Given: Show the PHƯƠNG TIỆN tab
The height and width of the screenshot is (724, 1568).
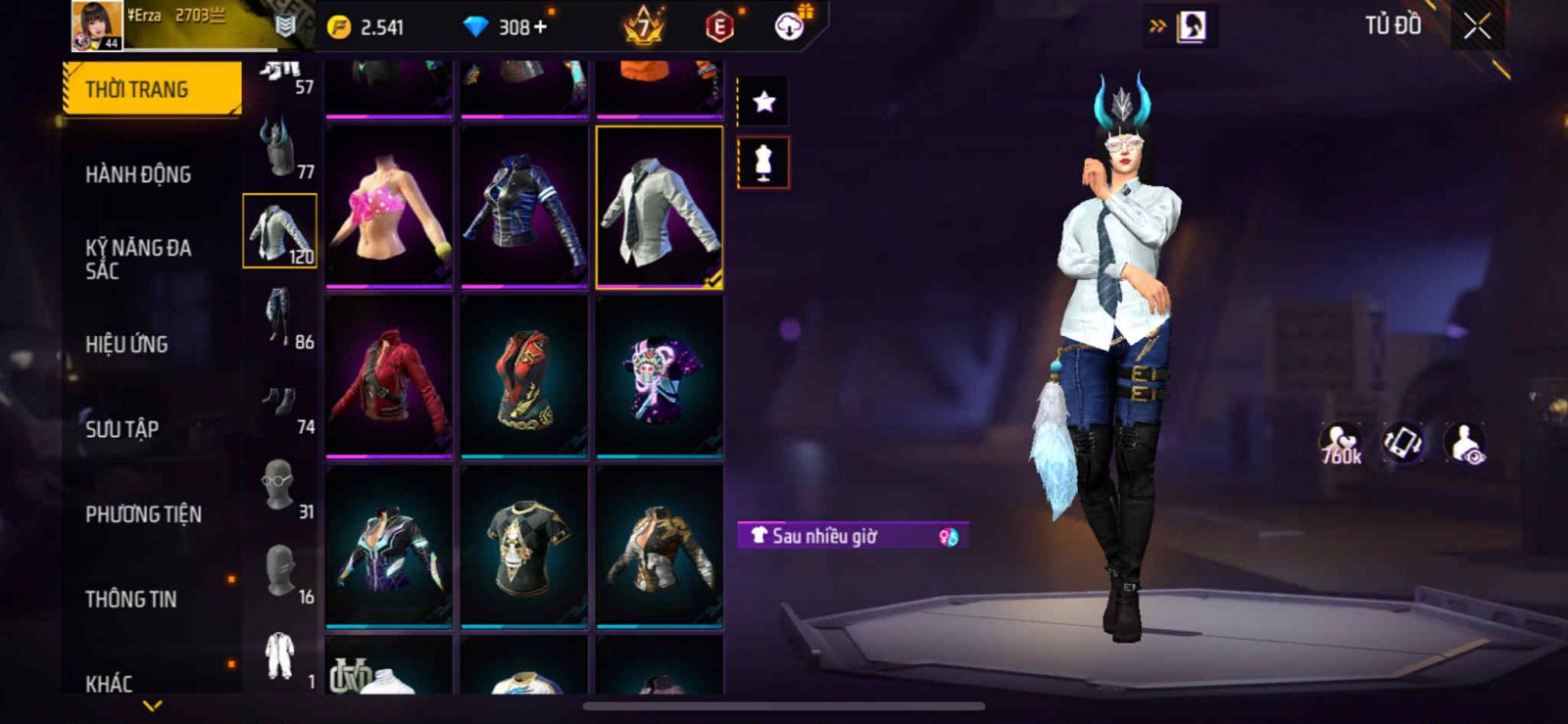Looking at the screenshot, I should pos(143,513).
